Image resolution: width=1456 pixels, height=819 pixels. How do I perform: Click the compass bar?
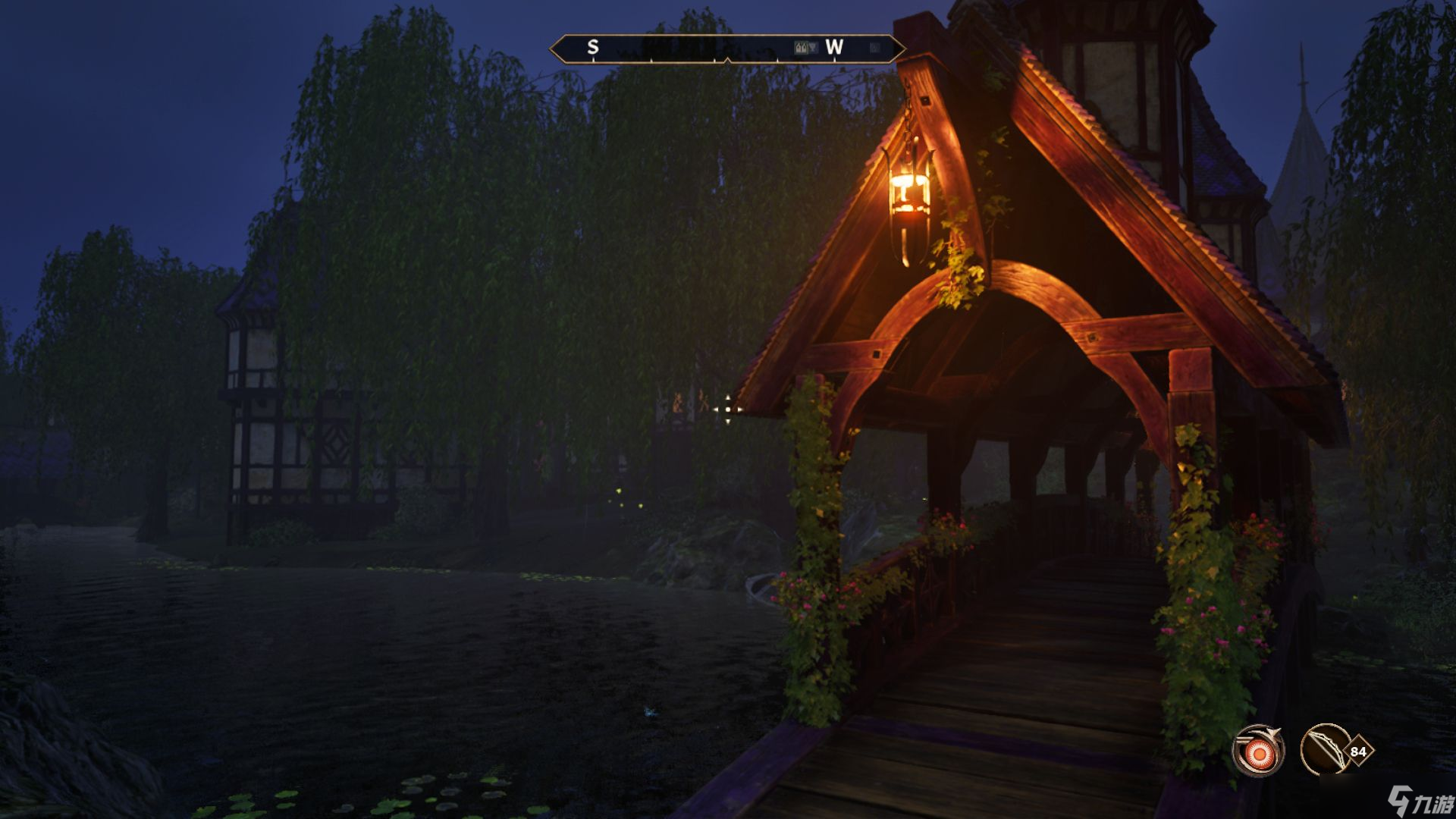[x=726, y=49]
